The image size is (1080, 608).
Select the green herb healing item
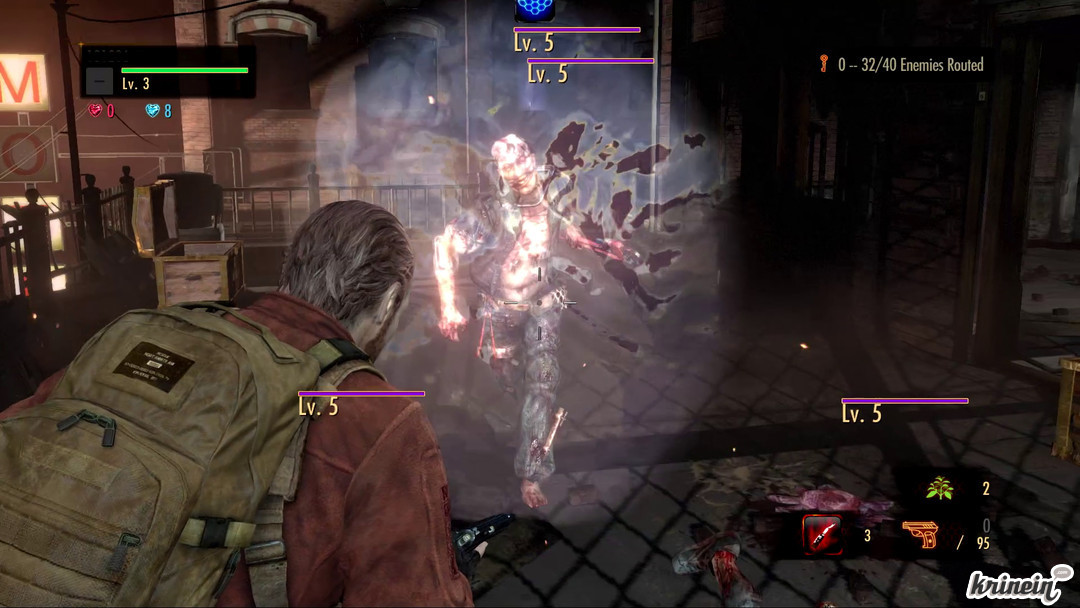(938, 490)
